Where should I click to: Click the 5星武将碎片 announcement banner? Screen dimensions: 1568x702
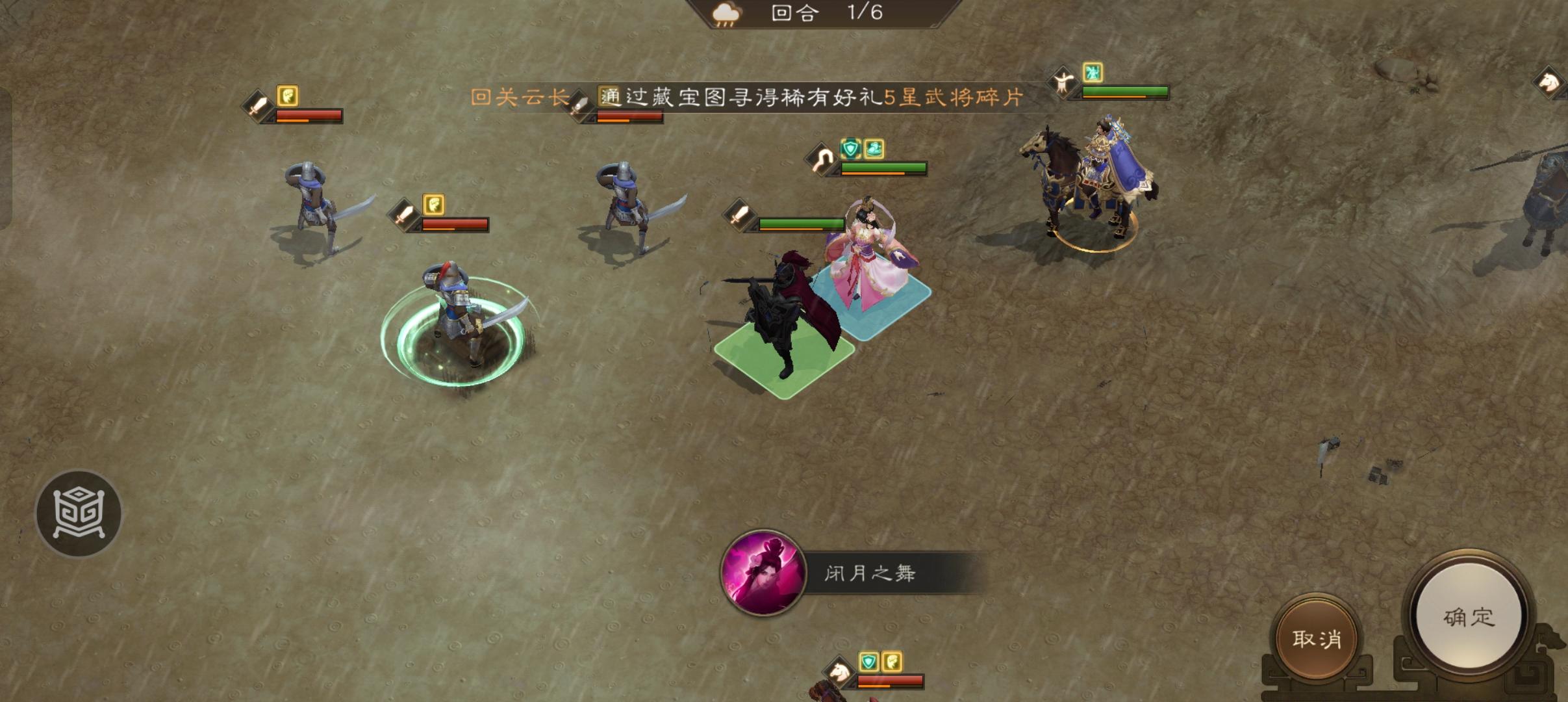click(x=812, y=97)
